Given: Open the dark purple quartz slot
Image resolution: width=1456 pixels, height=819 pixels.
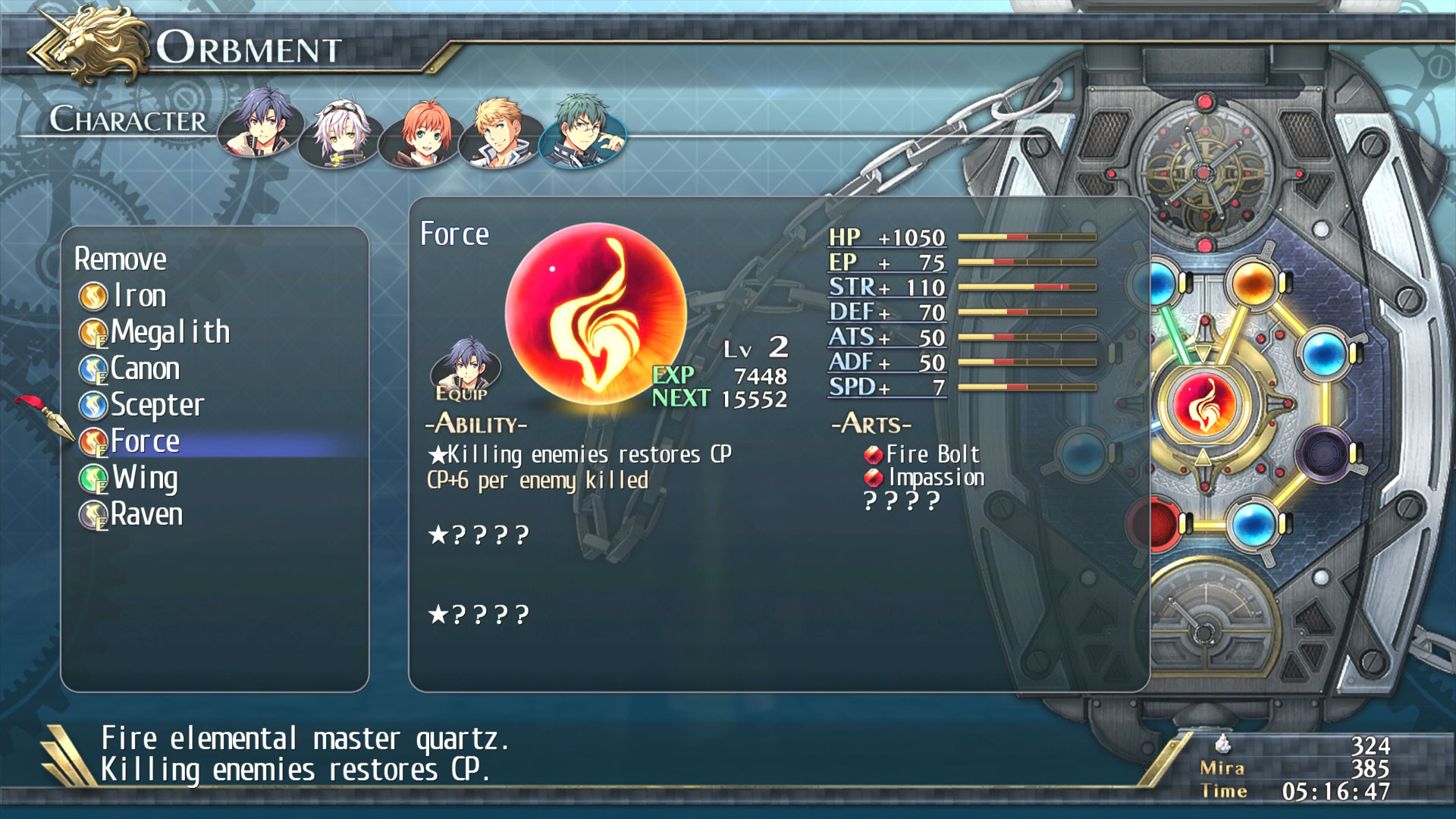Looking at the screenshot, I should [1322, 453].
